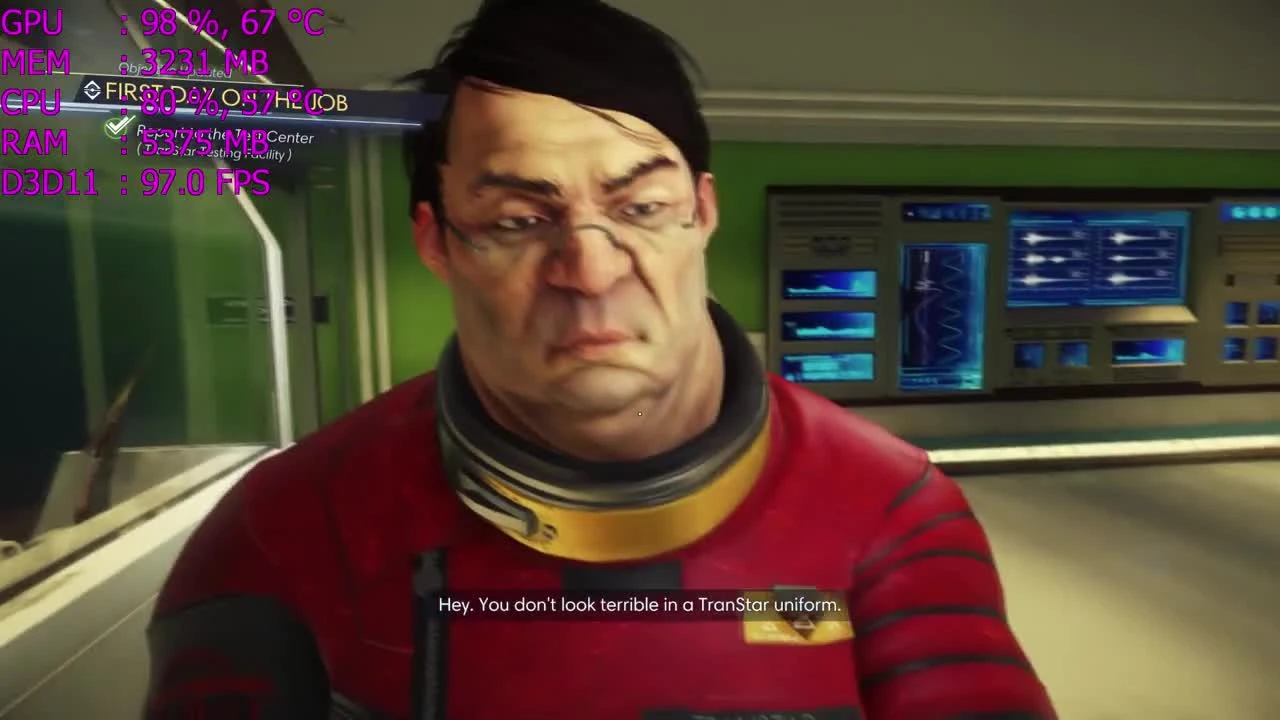
Task: Click the diamond quest marker icon
Action: [x=92, y=91]
